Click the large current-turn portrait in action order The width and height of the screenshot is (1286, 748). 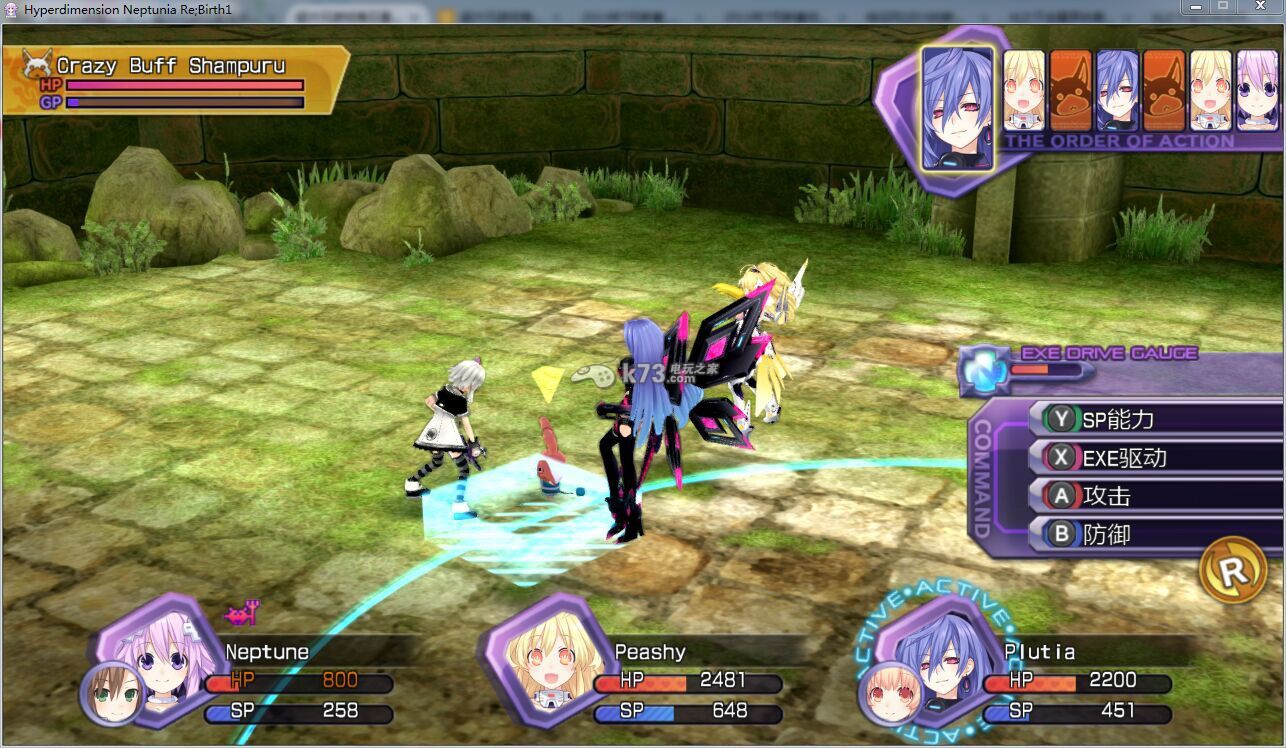(957, 106)
